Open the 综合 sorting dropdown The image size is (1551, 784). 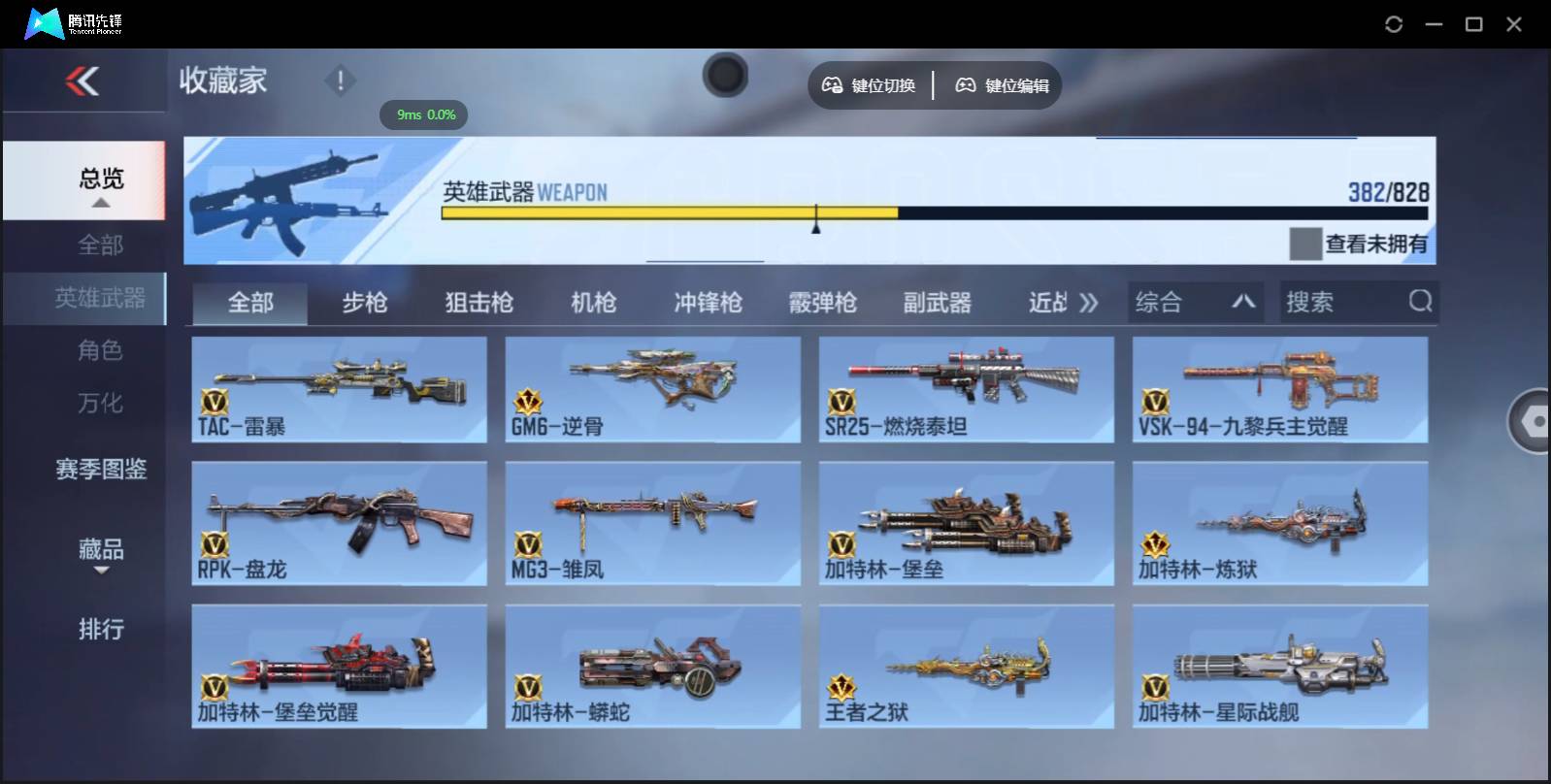1194,302
